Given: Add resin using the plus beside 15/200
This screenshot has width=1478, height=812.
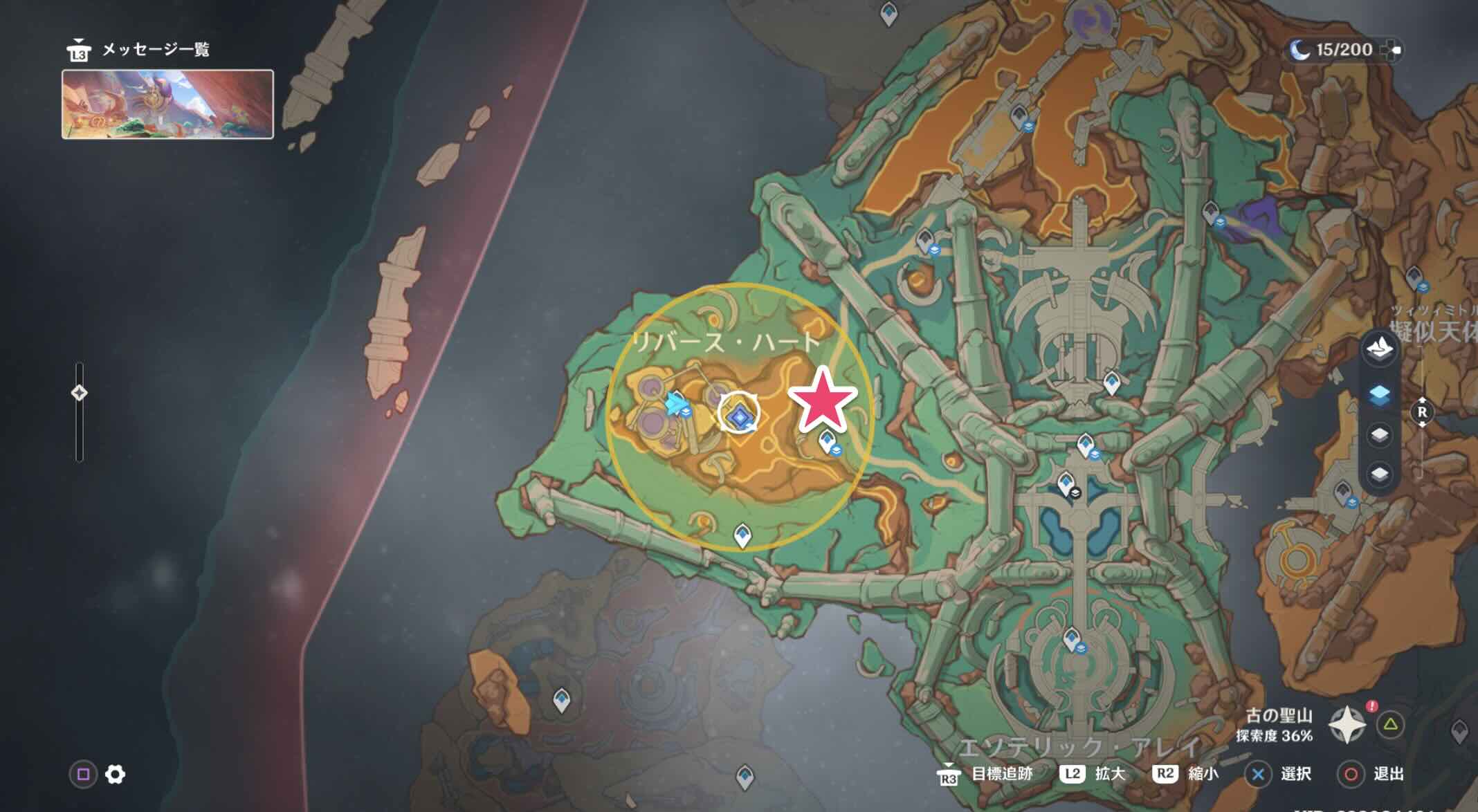Looking at the screenshot, I should pyautogui.click(x=1392, y=50).
